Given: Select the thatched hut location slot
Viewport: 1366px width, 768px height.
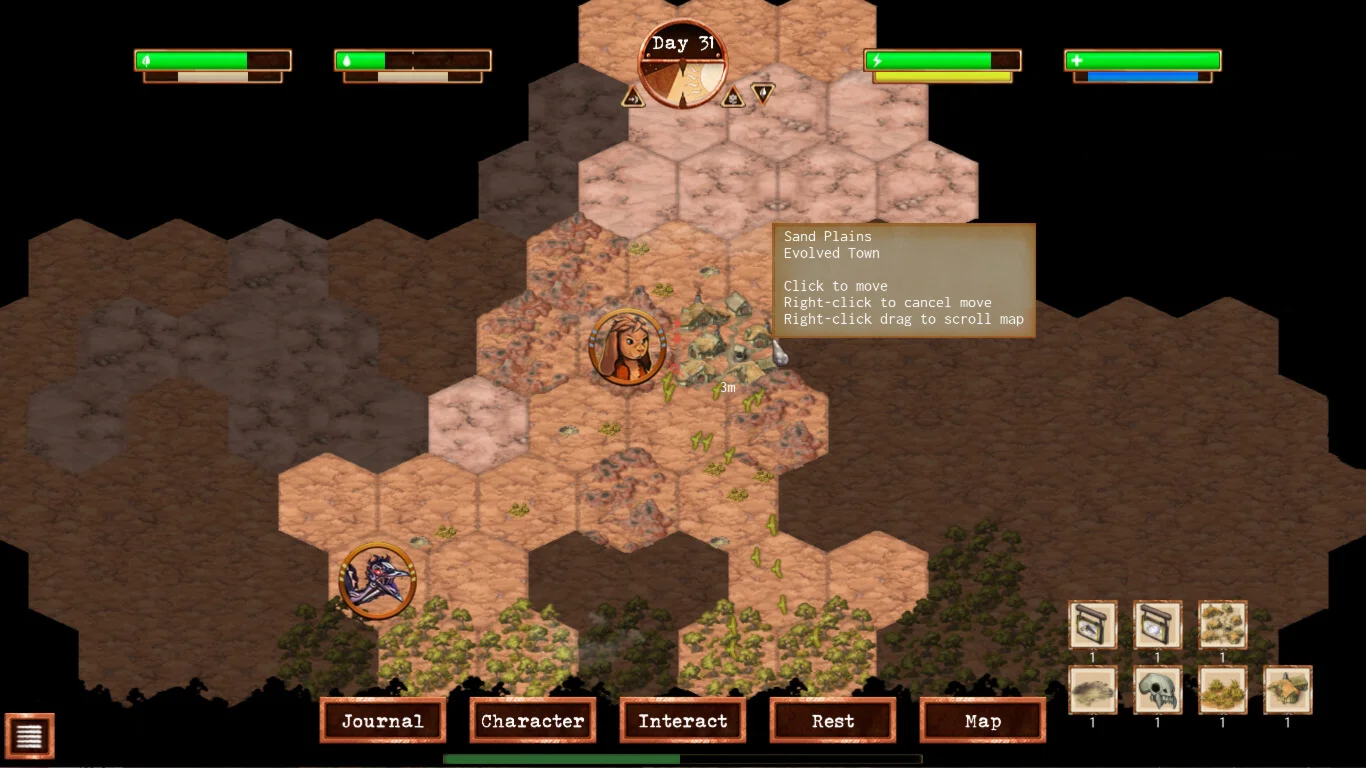Looking at the screenshot, I should [x=1288, y=690].
